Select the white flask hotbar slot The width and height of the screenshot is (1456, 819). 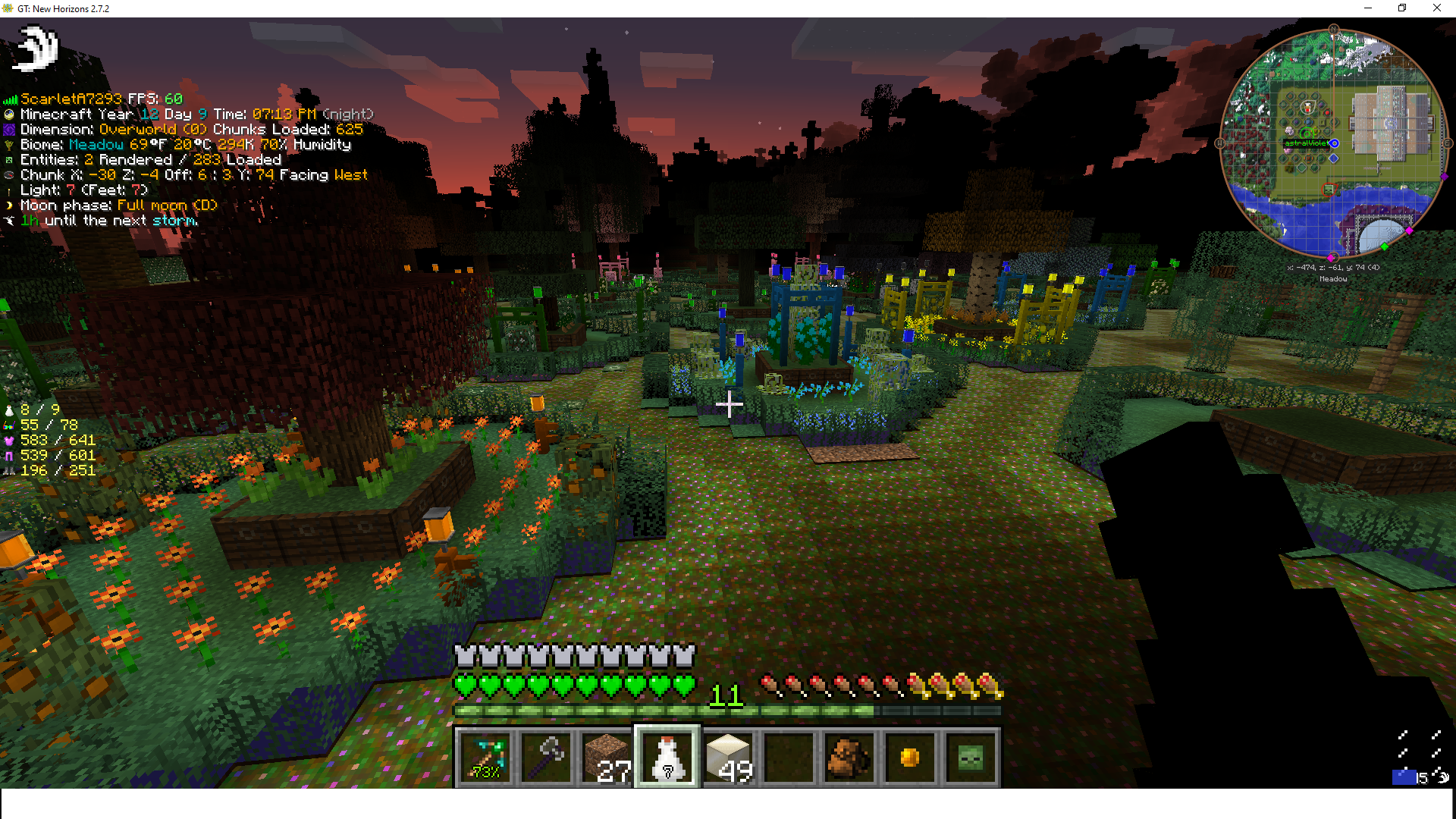click(x=667, y=757)
